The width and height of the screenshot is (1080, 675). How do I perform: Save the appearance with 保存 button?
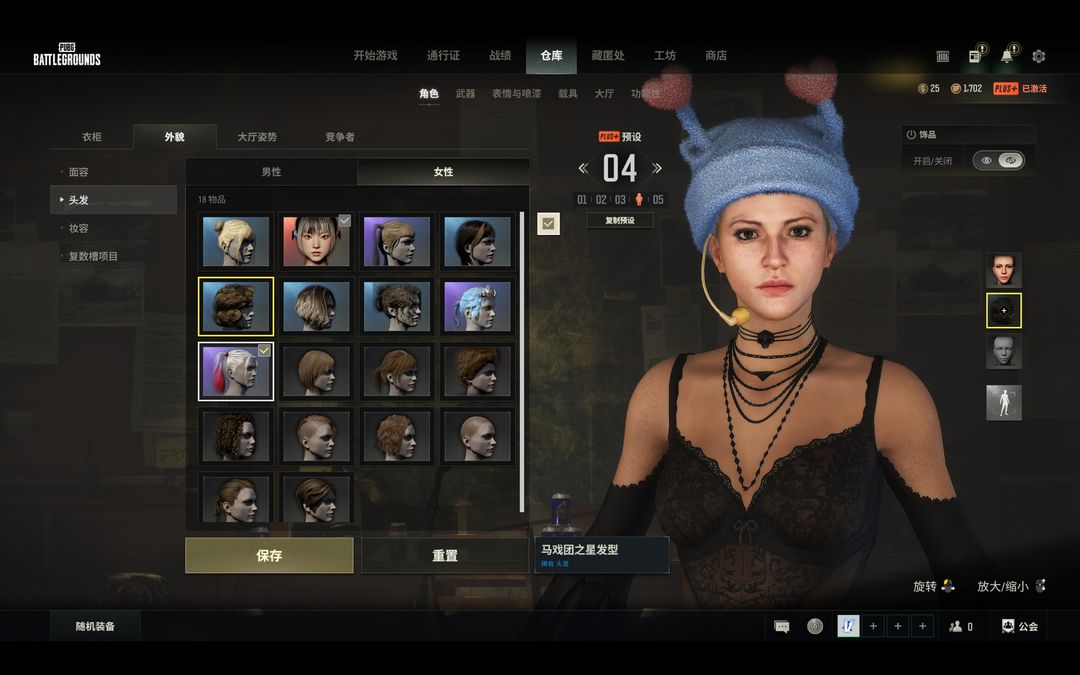pos(269,555)
